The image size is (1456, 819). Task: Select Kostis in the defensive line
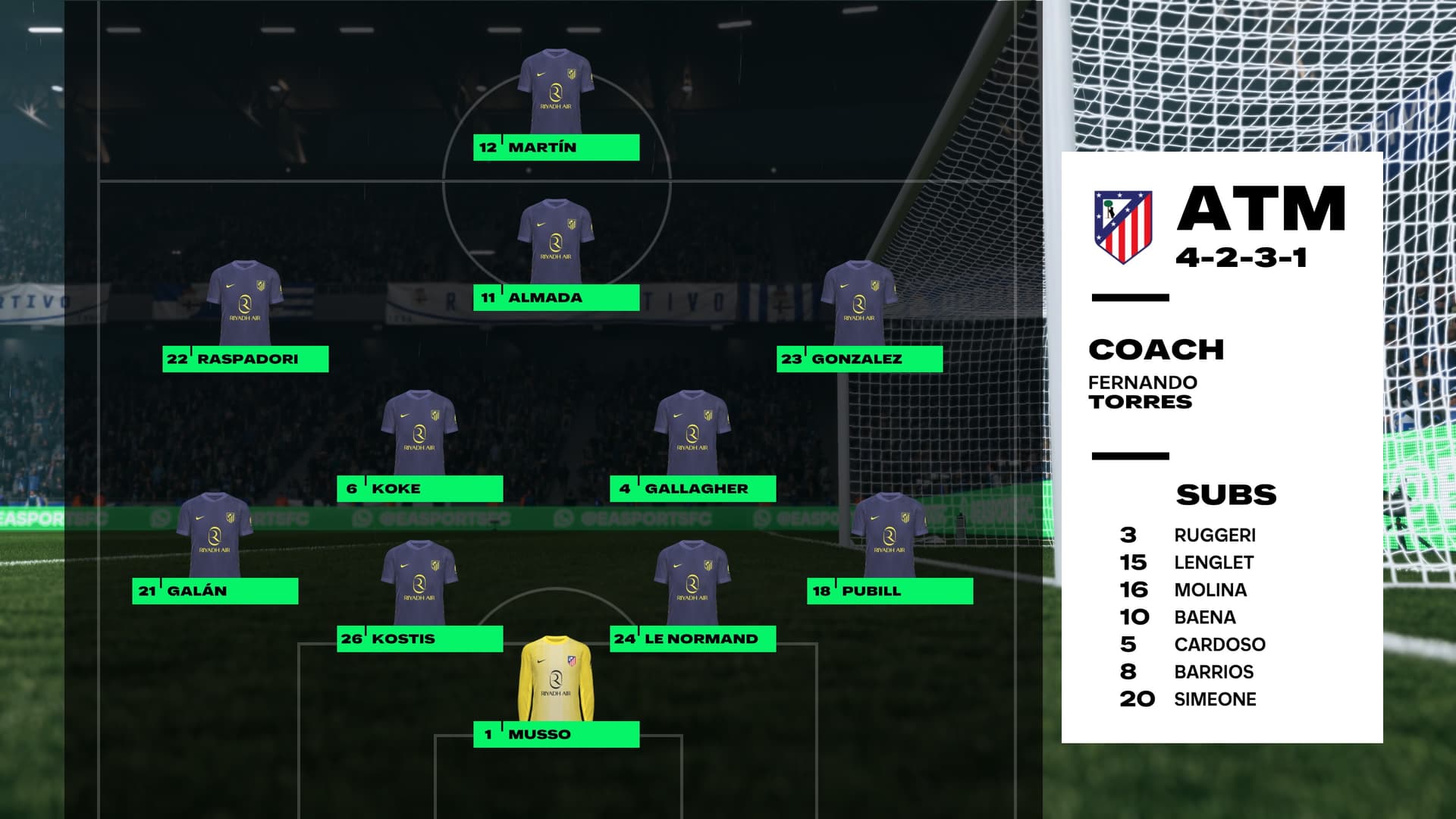coord(419,639)
